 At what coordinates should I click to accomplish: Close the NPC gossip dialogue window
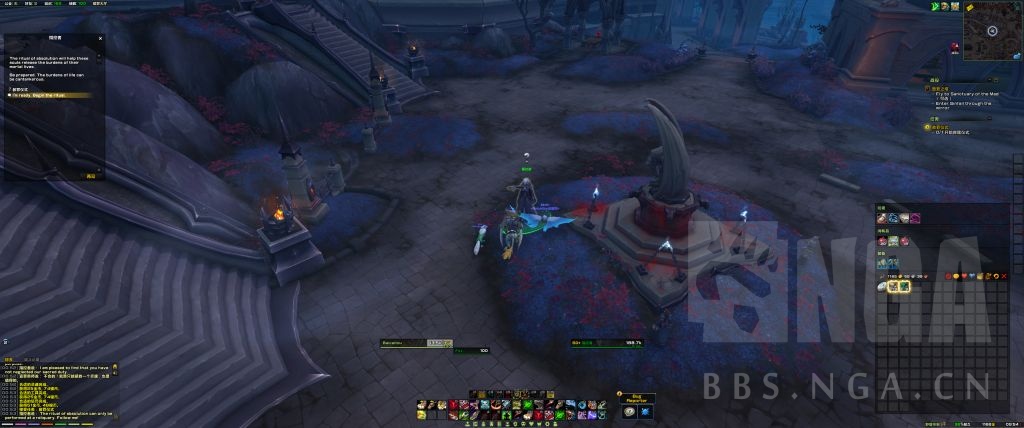(101, 38)
